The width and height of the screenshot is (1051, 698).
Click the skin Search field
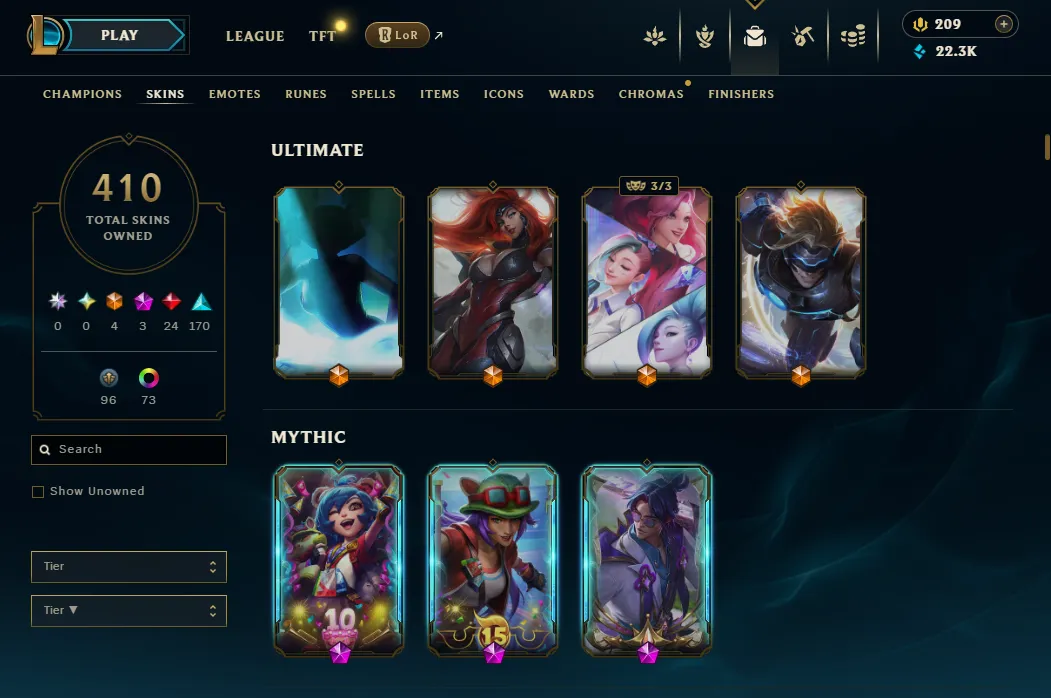[129, 450]
